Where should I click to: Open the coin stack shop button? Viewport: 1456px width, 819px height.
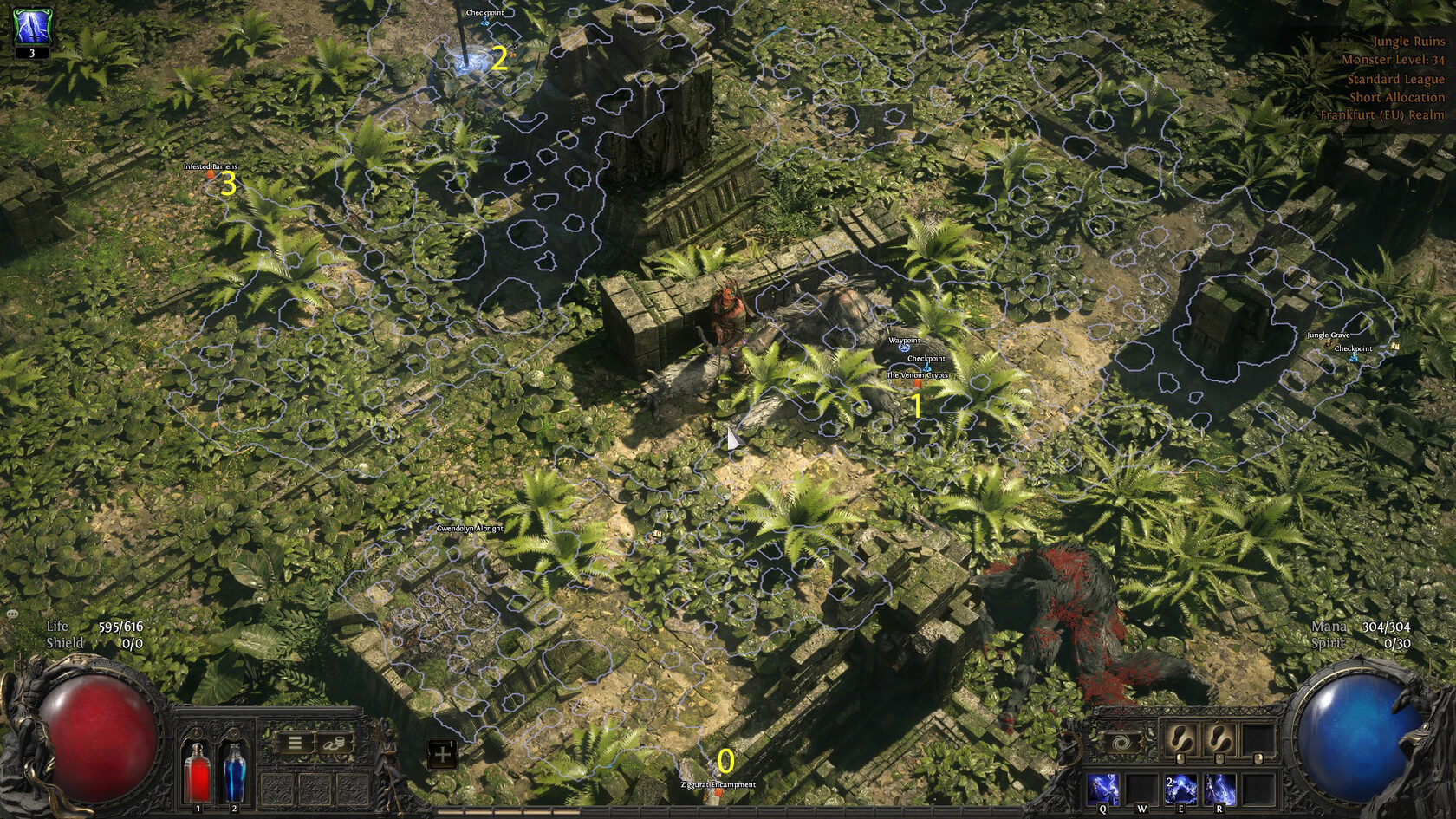click(335, 743)
